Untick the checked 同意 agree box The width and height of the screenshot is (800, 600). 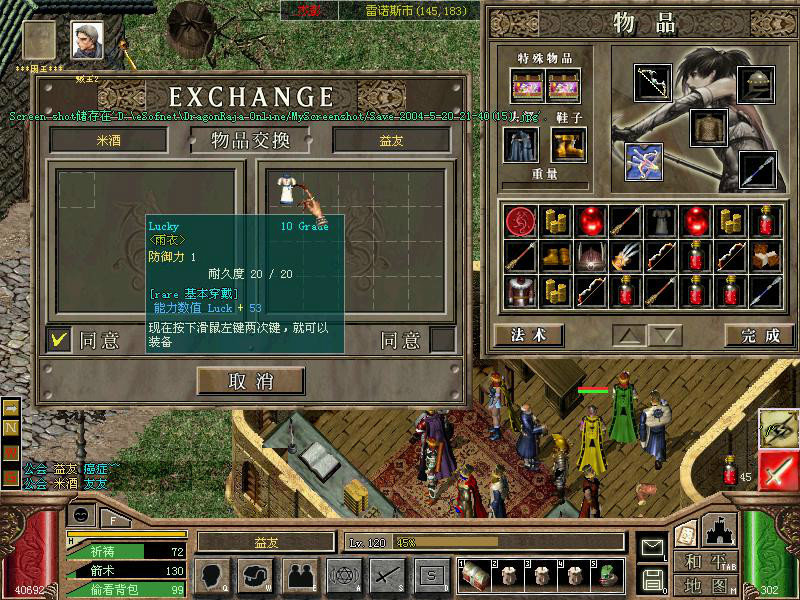pos(60,340)
